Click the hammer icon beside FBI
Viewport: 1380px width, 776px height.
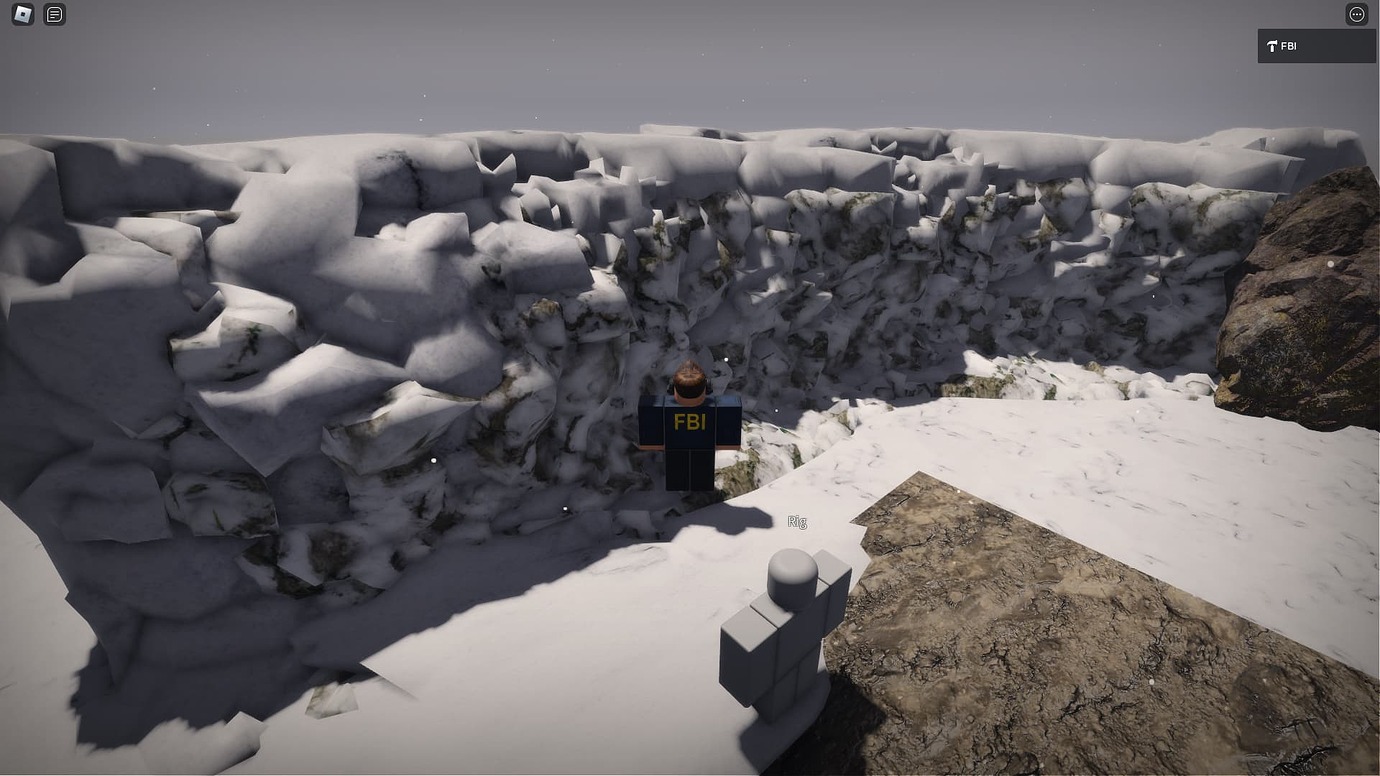(x=1271, y=45)
